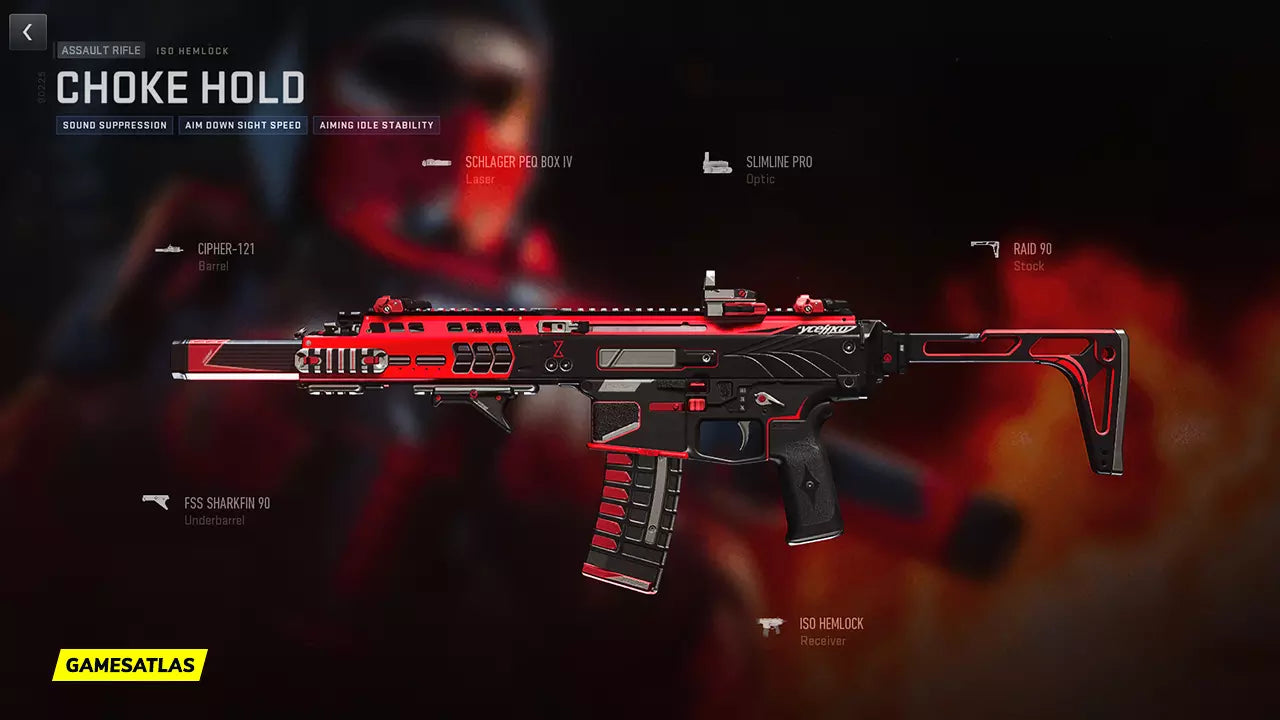Click the Assault Rifle category label

(x=101, y=50)
